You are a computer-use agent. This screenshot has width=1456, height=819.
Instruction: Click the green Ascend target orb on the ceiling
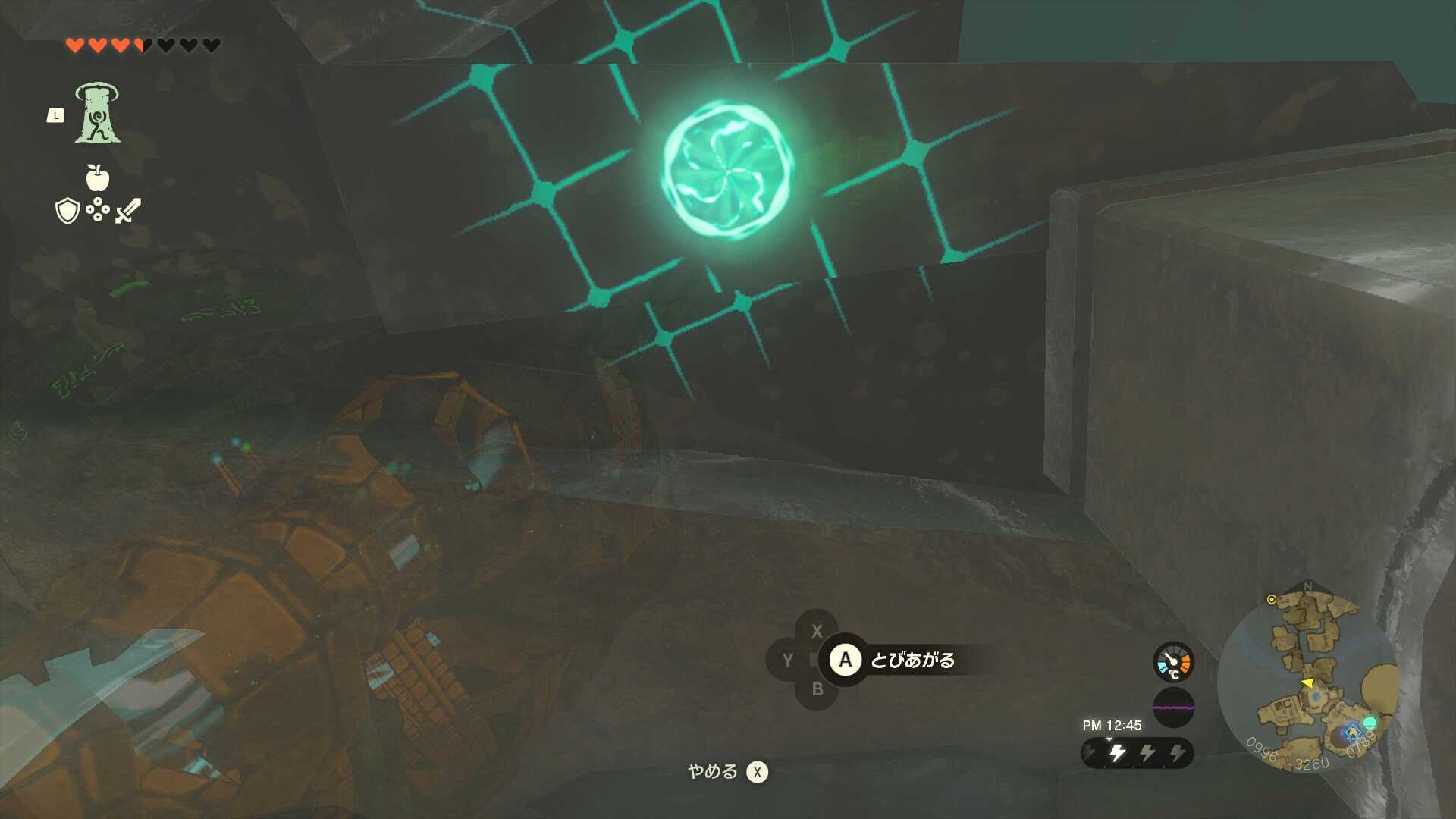click(x=728, y=168)
